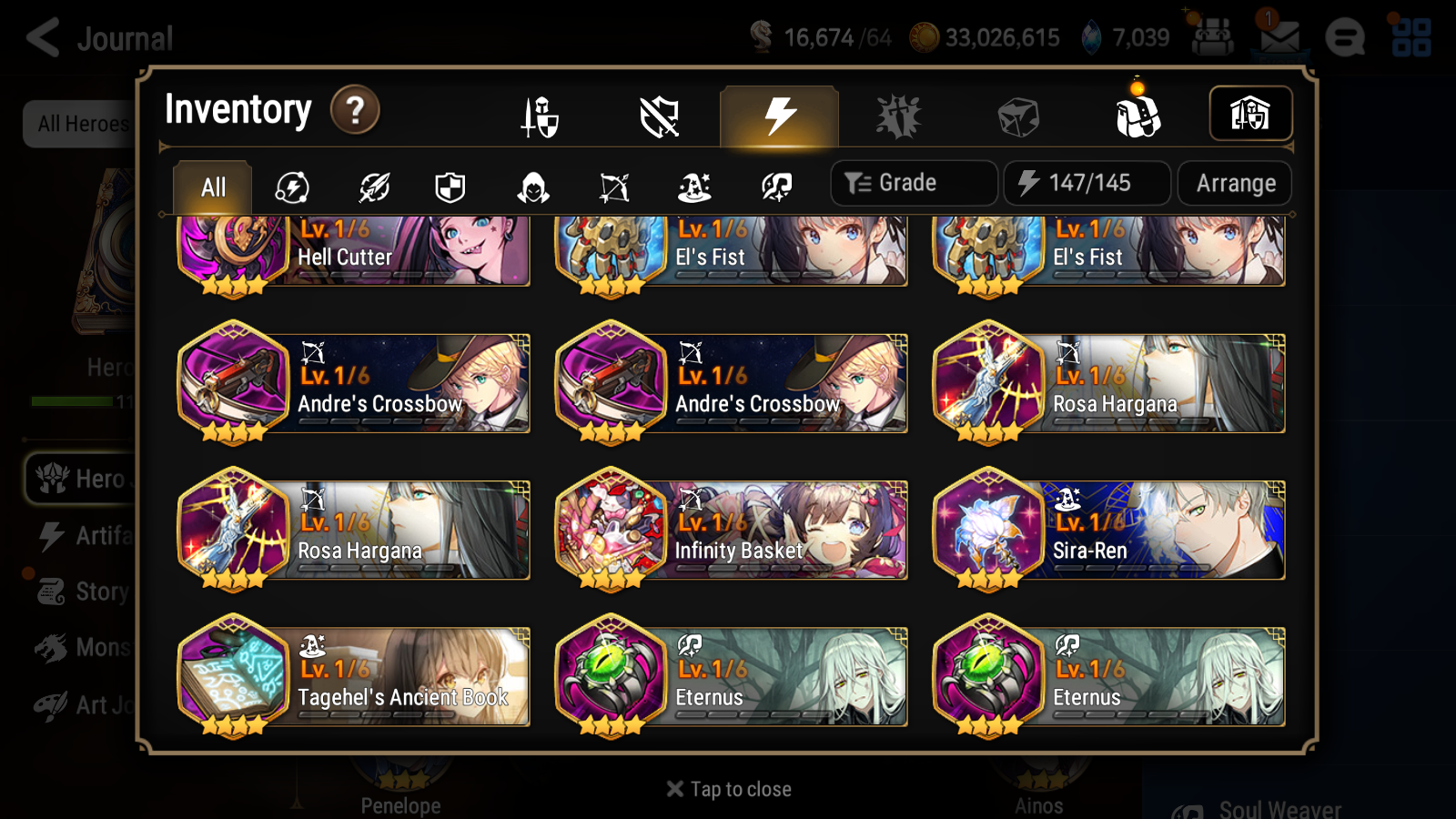Image resolution: width=1456 pixels, height=819 pixels.
Task: Open the in-game chat icon
Action: pos(1346,38)
